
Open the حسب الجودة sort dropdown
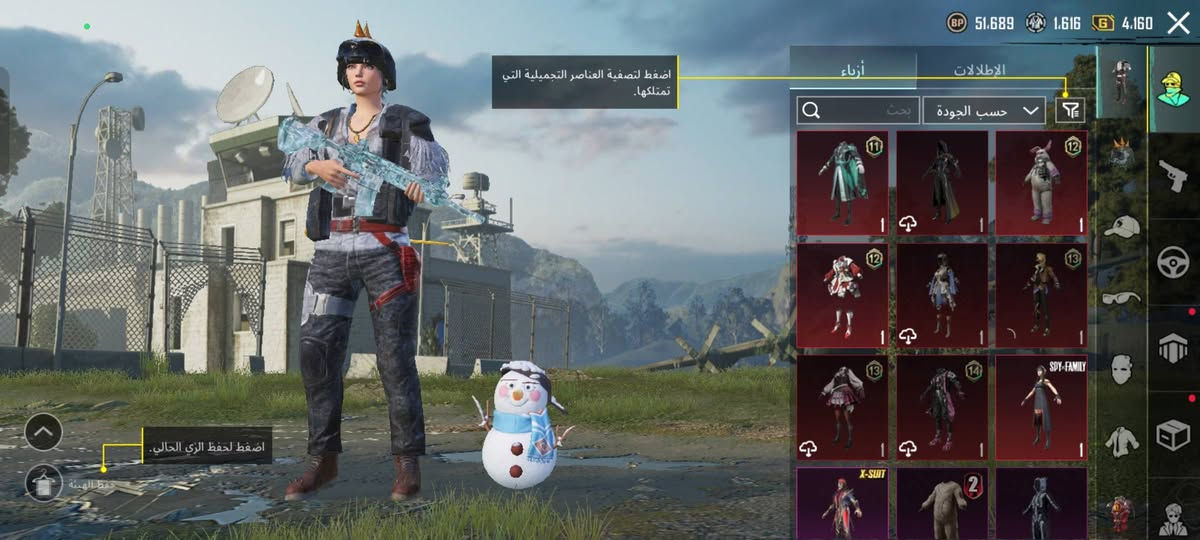984,110
